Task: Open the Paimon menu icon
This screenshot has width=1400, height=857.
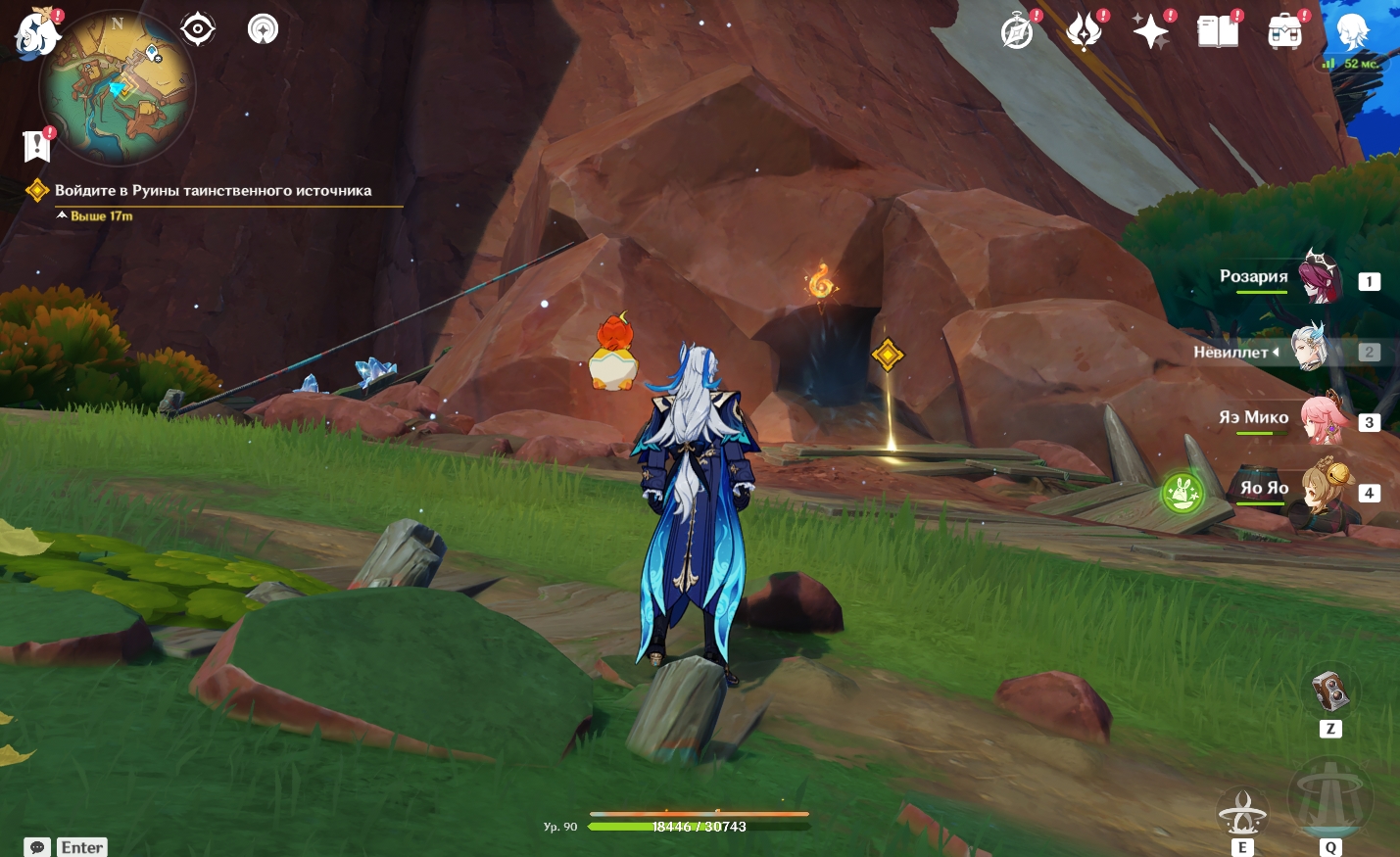Action: pos(37,32)
